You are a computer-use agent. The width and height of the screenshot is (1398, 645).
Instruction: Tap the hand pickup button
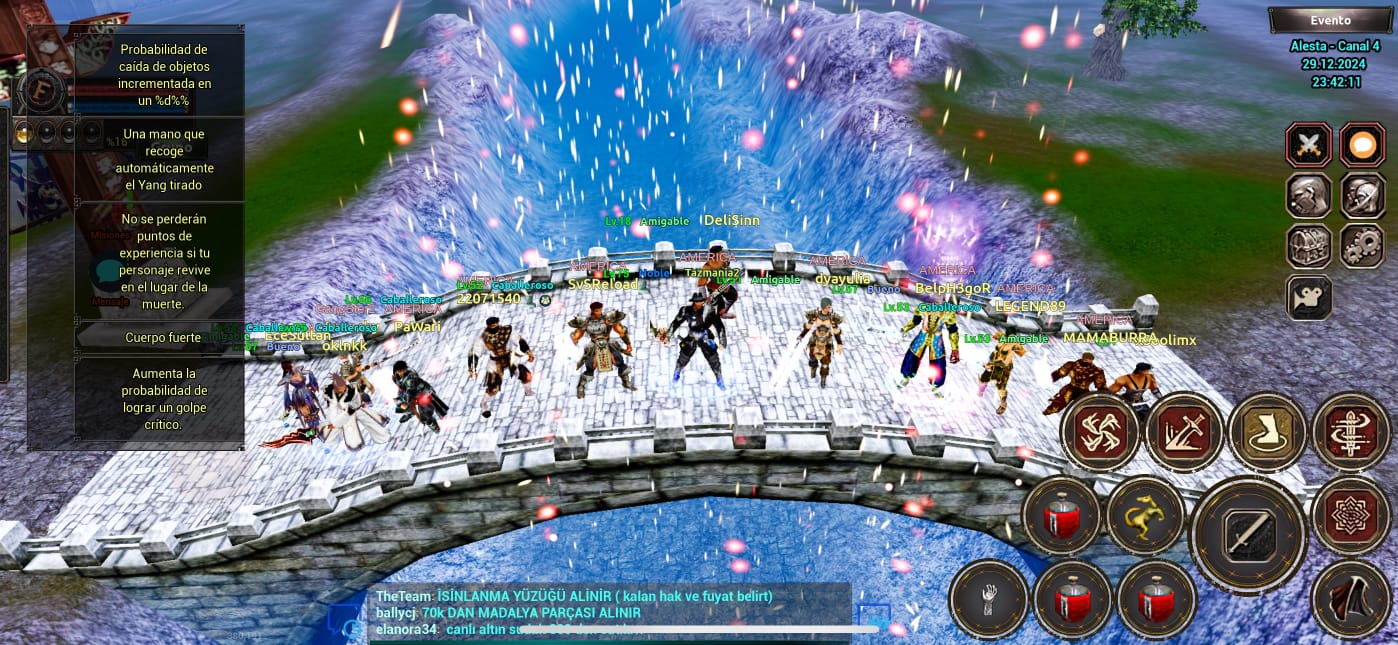(988, 599)
